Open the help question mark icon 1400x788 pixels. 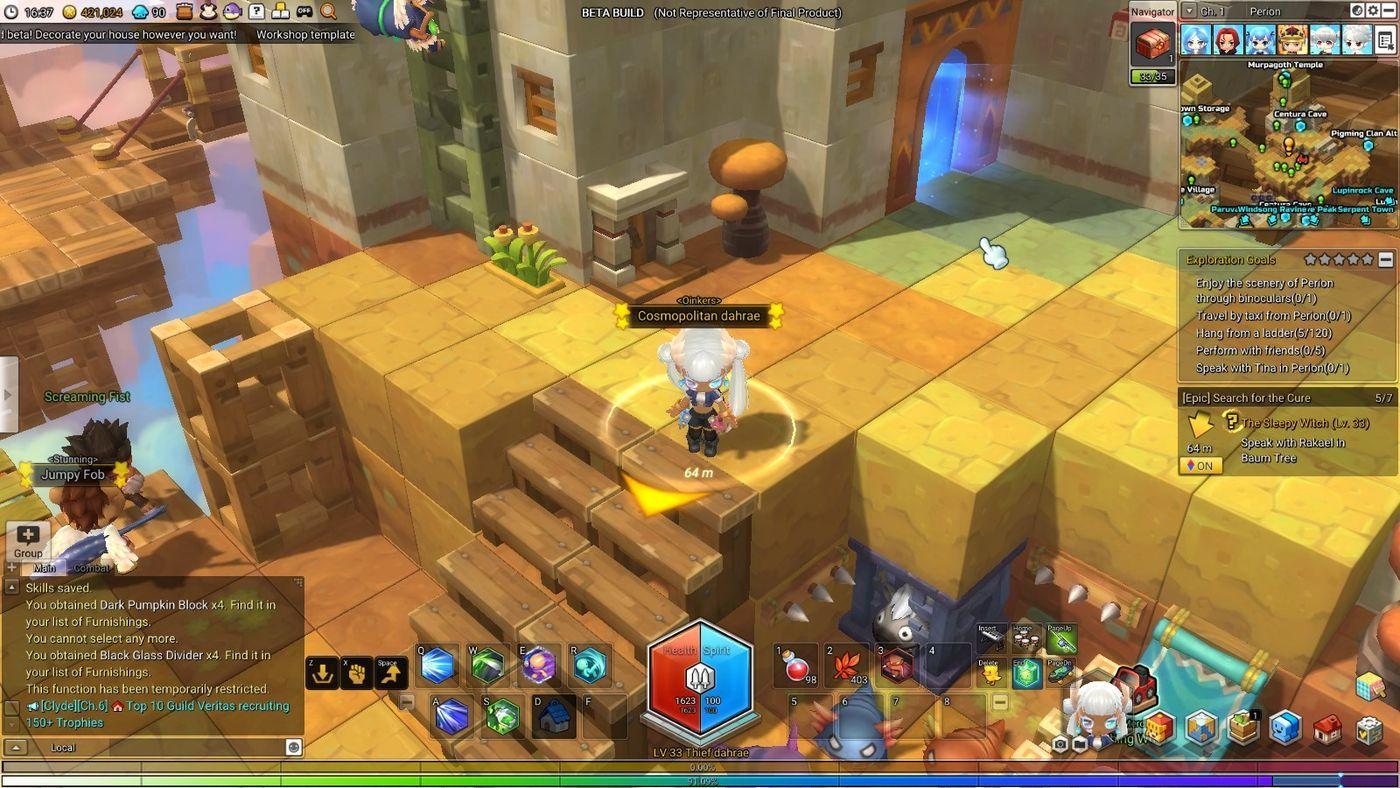pyautogui.click(x=256, y=13)
